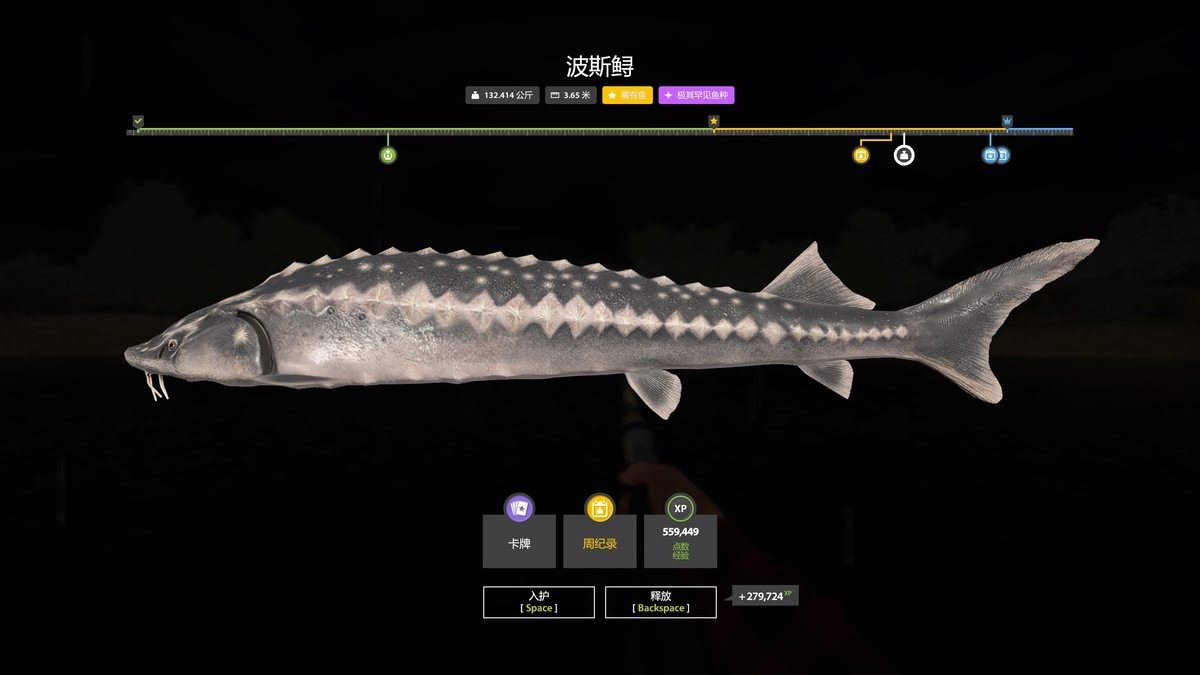Release the fish with the 释放 button

[660, 602]
